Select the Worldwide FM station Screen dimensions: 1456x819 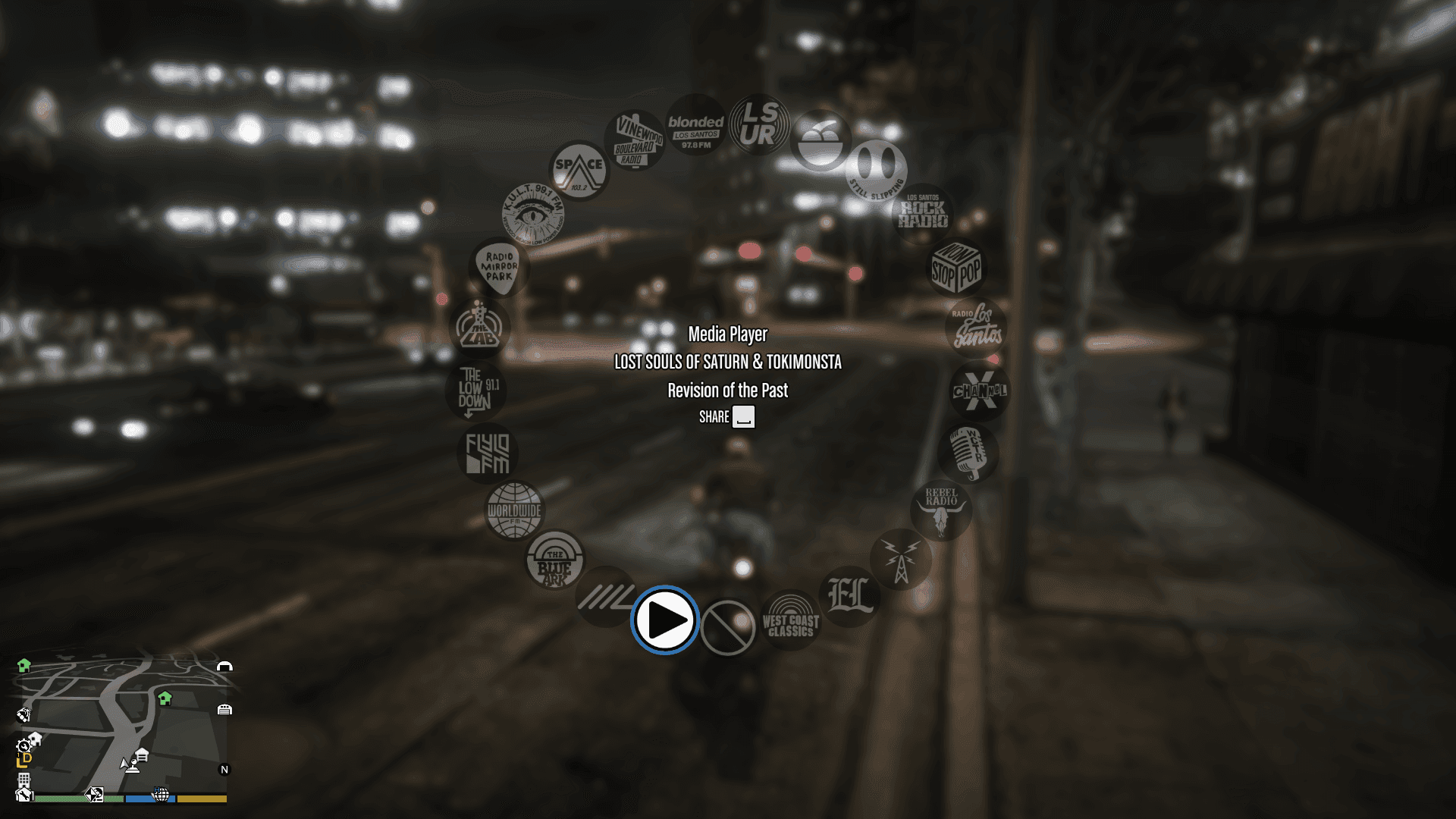coord(513,512)
